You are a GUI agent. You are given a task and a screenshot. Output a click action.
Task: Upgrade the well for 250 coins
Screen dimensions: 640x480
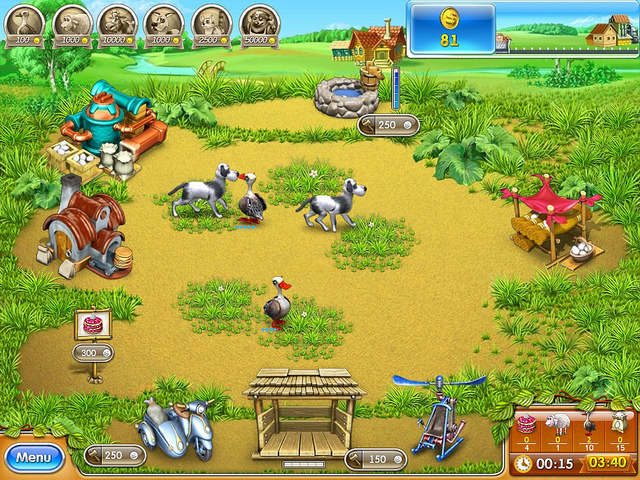(389, 125)
